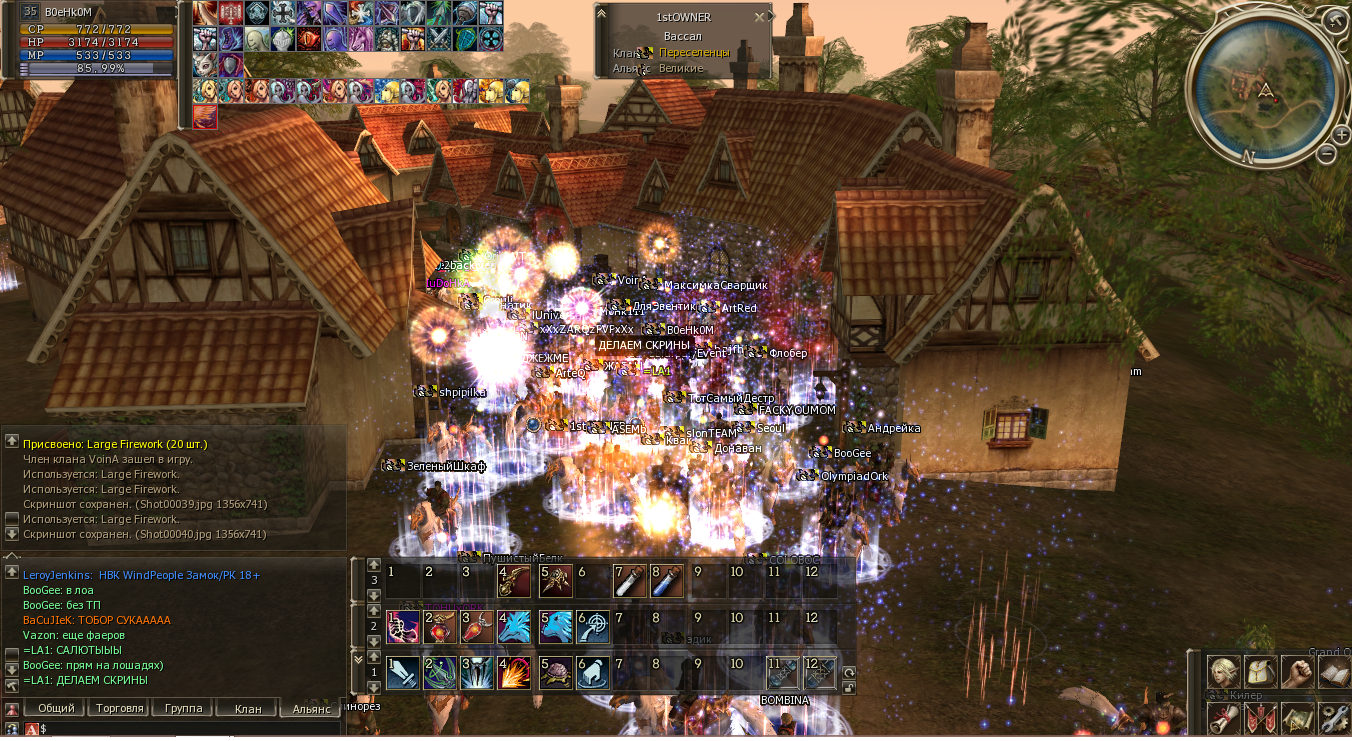This screenshot has width=1356, height=741.
Task: Toggle the hotbar lock icon
Action: coord(849,688)
